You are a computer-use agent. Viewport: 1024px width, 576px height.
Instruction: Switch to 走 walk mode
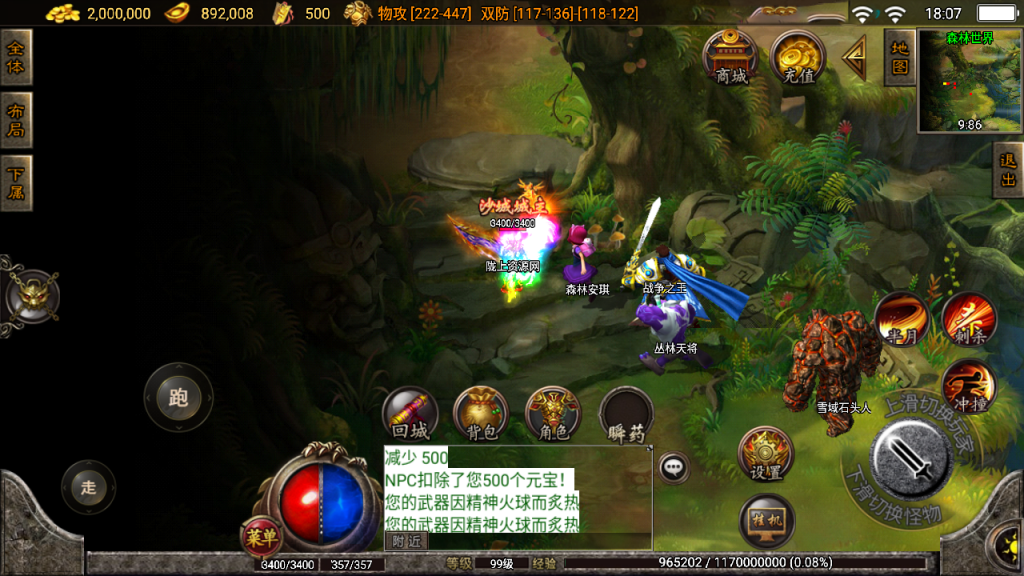click(88, 487)
